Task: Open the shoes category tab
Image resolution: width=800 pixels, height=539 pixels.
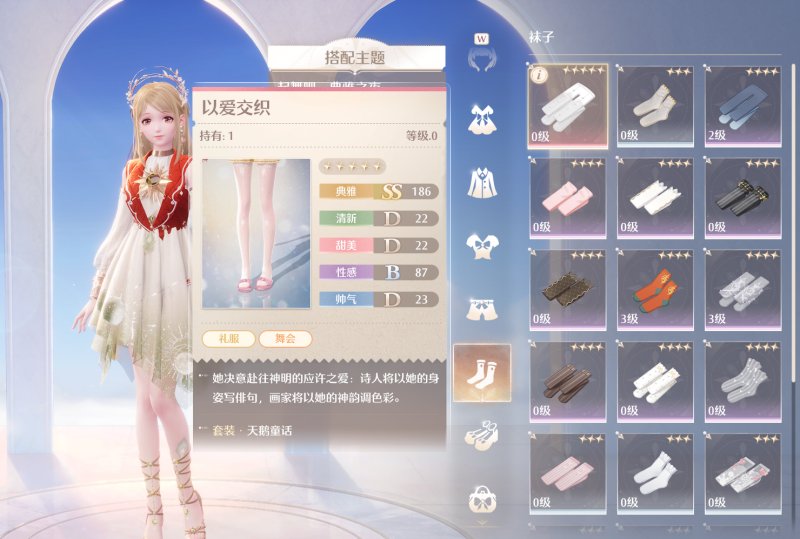Action: (481, 435)
